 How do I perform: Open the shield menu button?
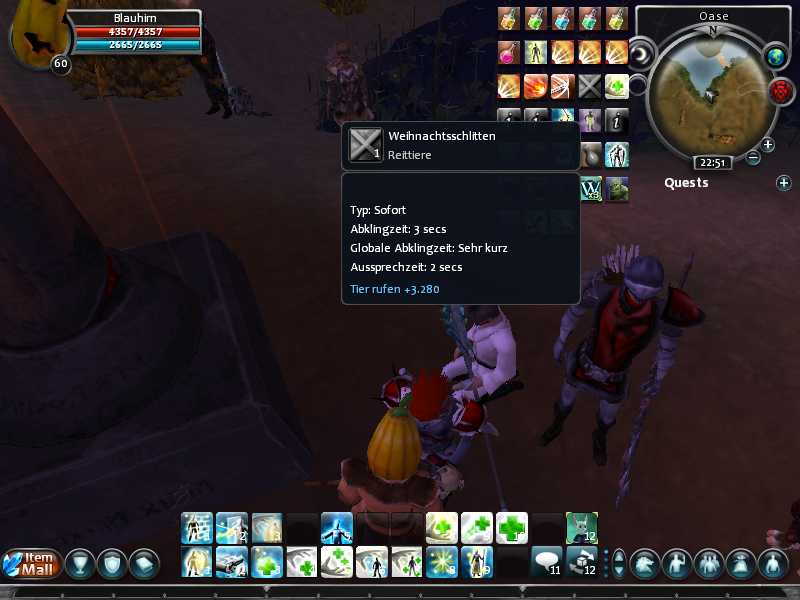pyautogui.click(x=112, y=564)
